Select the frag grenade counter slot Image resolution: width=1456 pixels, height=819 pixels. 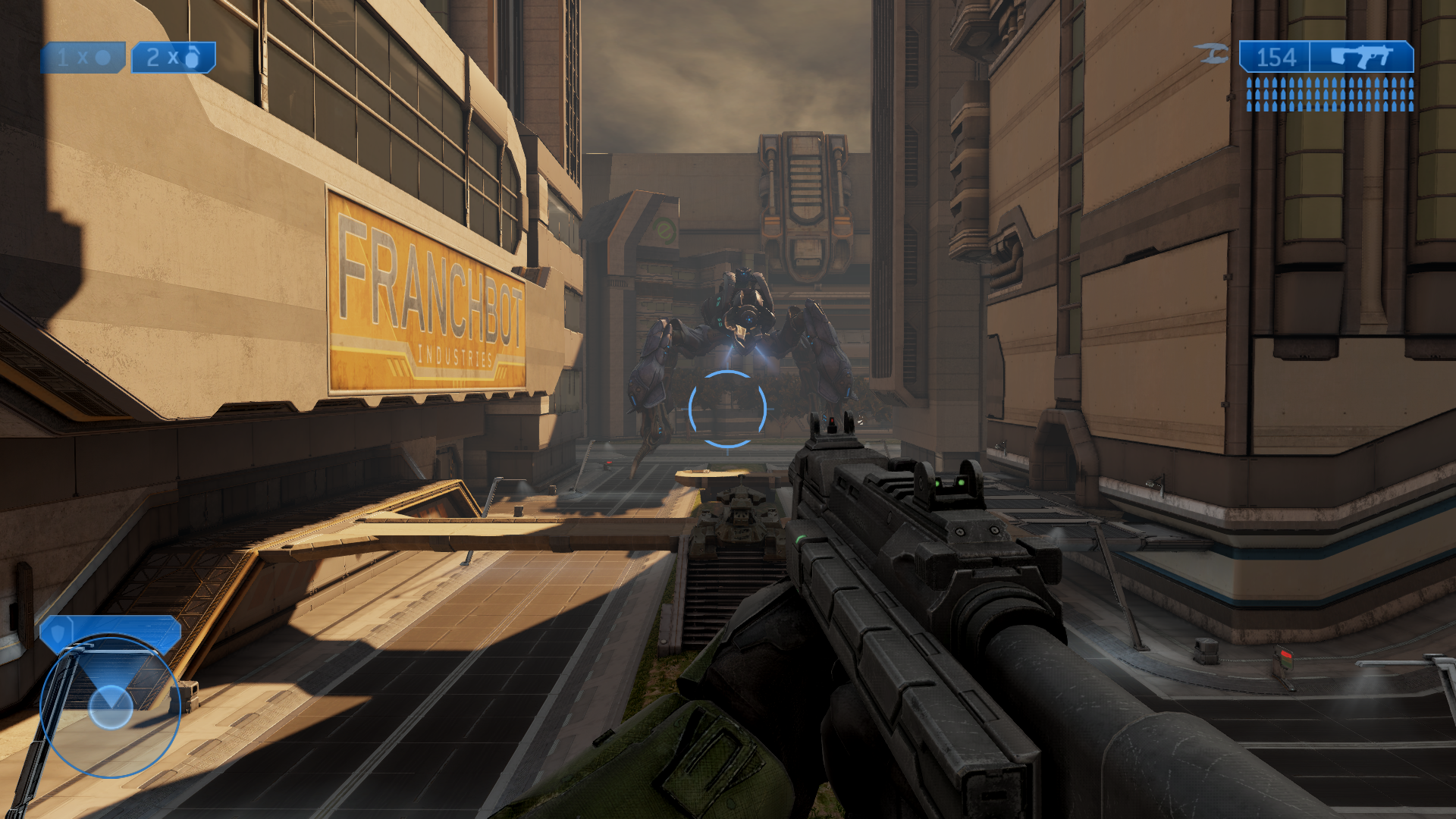point(174,58)
